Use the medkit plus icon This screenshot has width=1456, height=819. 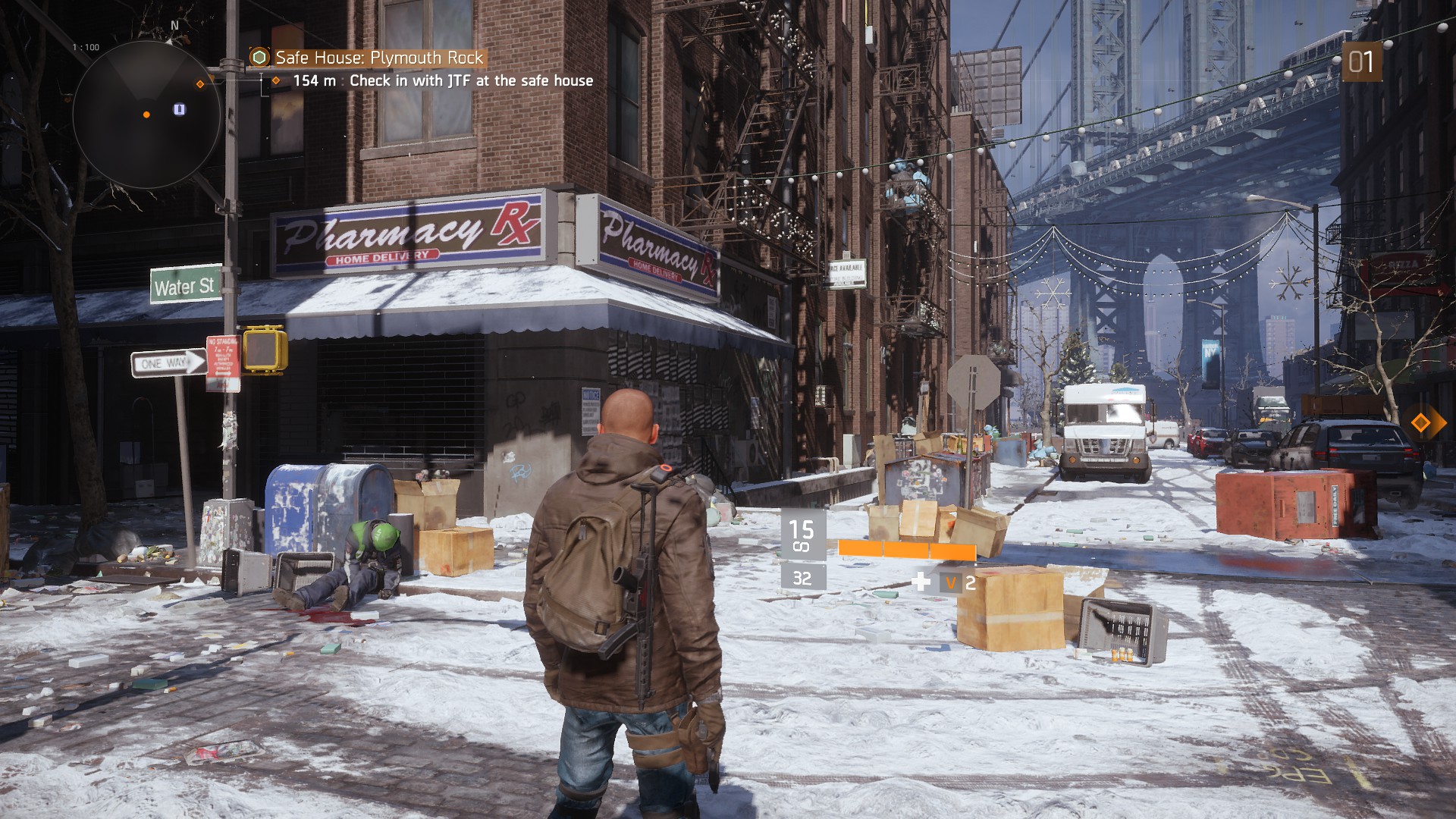[x=921, y=582]
